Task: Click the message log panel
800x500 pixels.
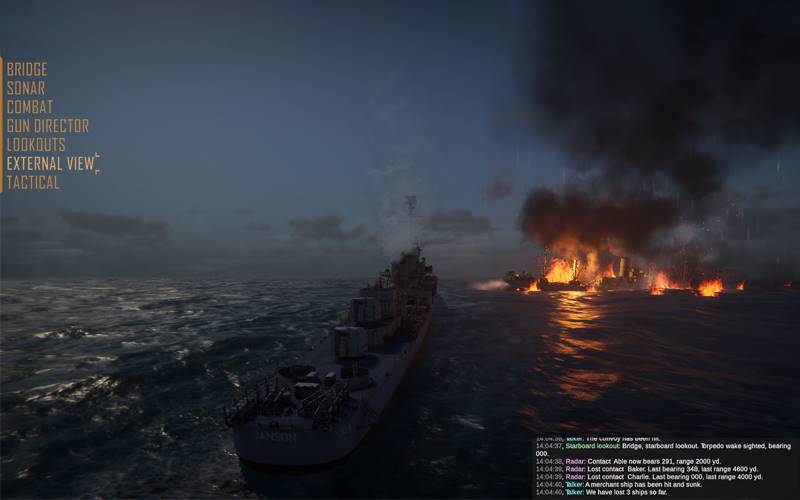Action: click(x=664, y=467)
